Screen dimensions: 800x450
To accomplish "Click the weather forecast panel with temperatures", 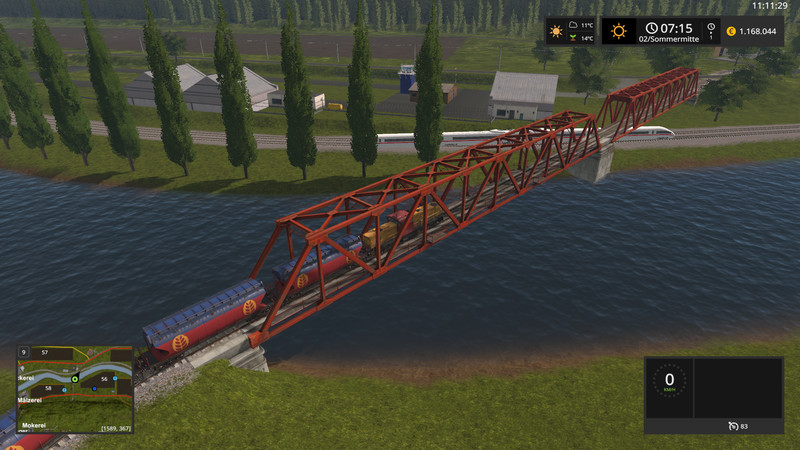I will pyautogui.click(x=571, y=31).
